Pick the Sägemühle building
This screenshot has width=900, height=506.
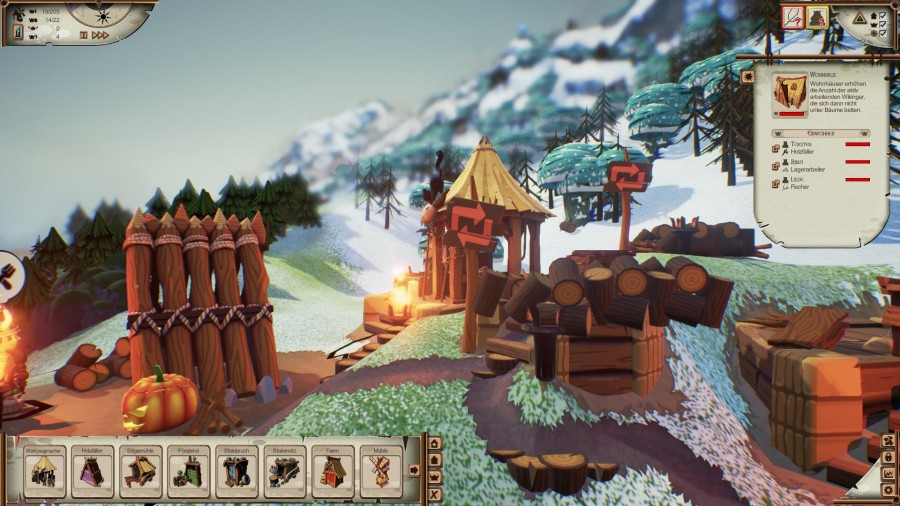(140, 471)
